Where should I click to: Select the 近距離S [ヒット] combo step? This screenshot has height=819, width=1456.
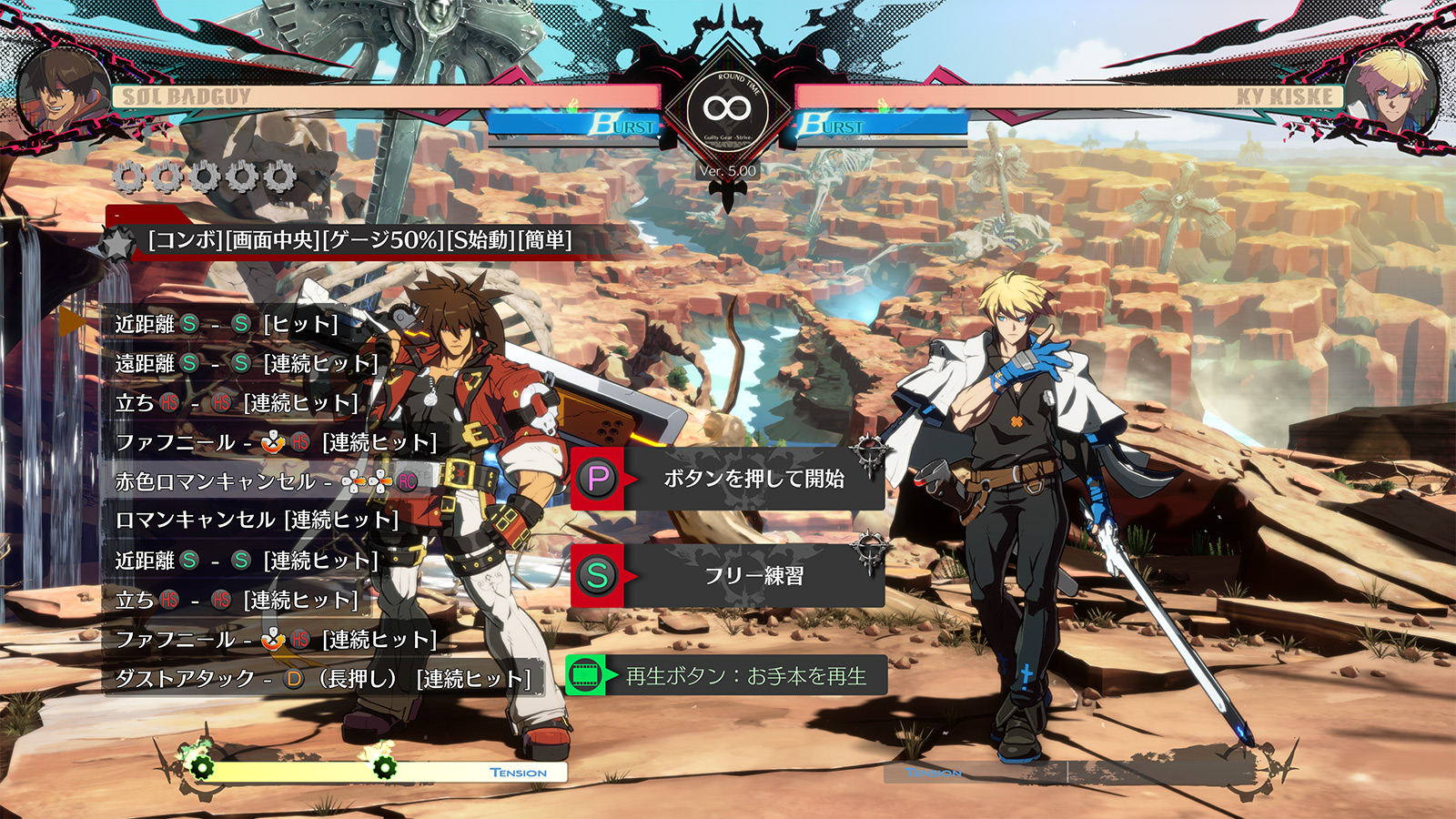point(227,324)
